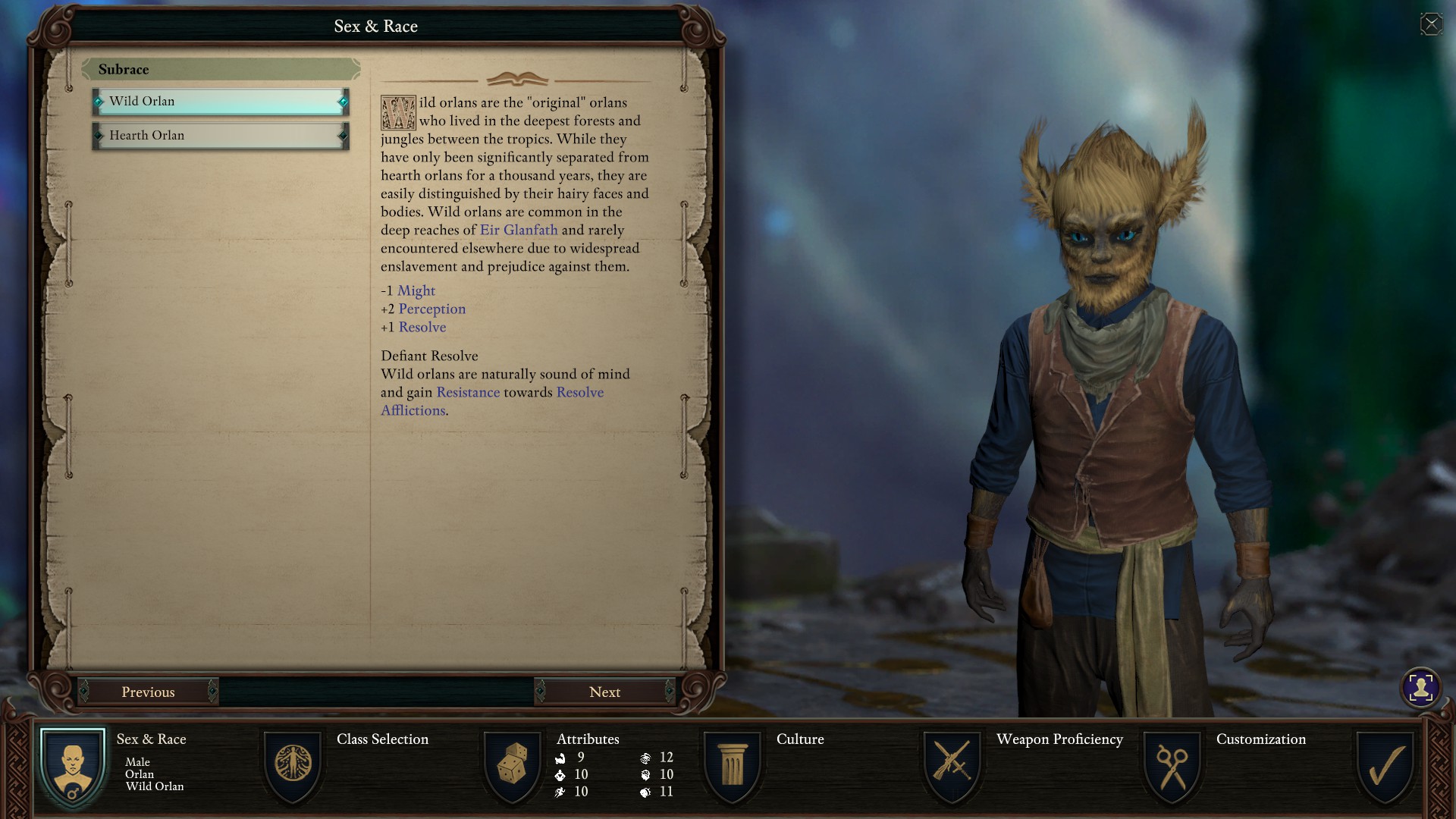The image size is (1456, 819).
Task: Switch to the Culture step
Action: point(733,766)
